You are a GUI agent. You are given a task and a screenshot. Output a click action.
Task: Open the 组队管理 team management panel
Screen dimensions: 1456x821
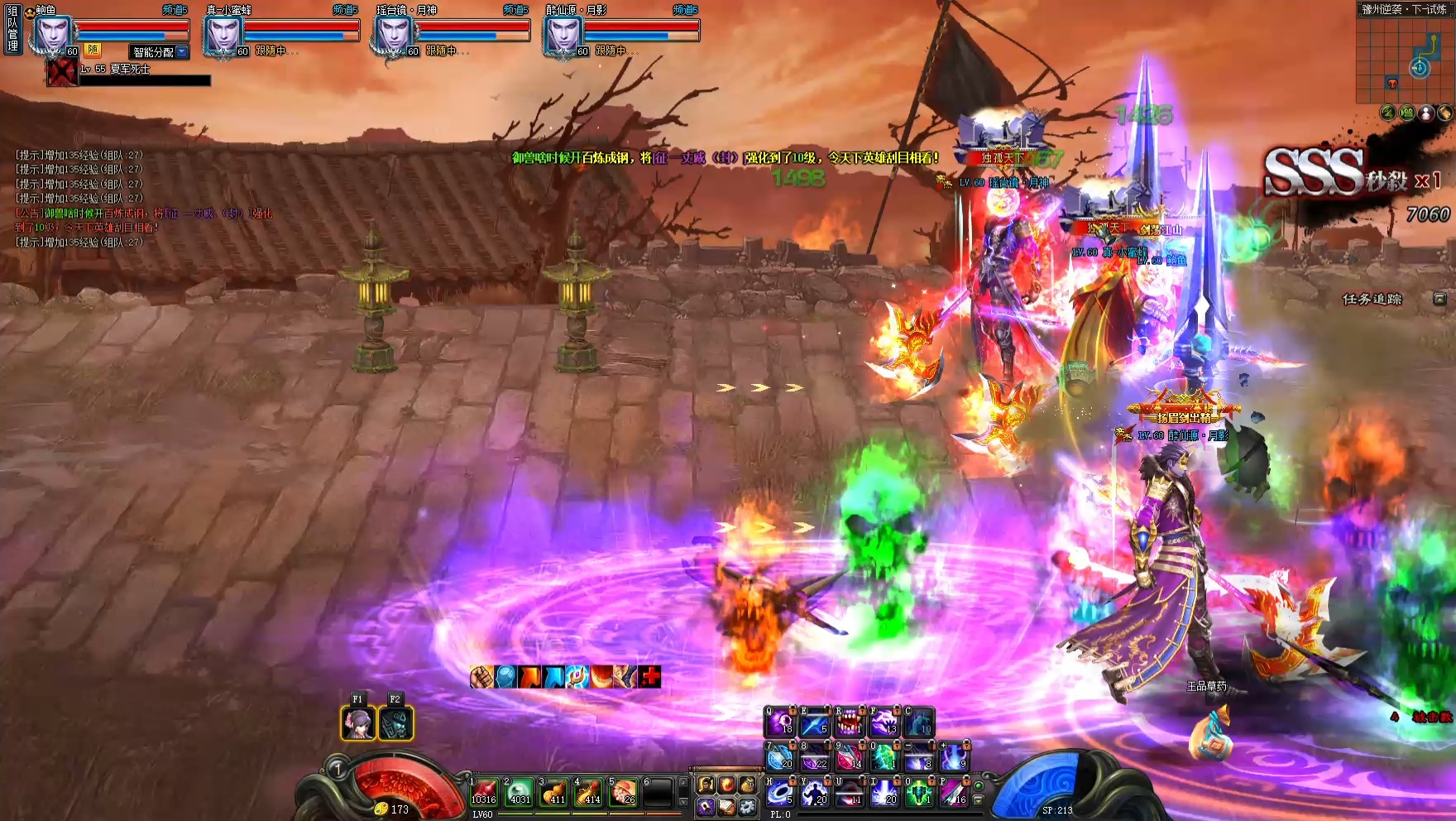pos(12,28)
